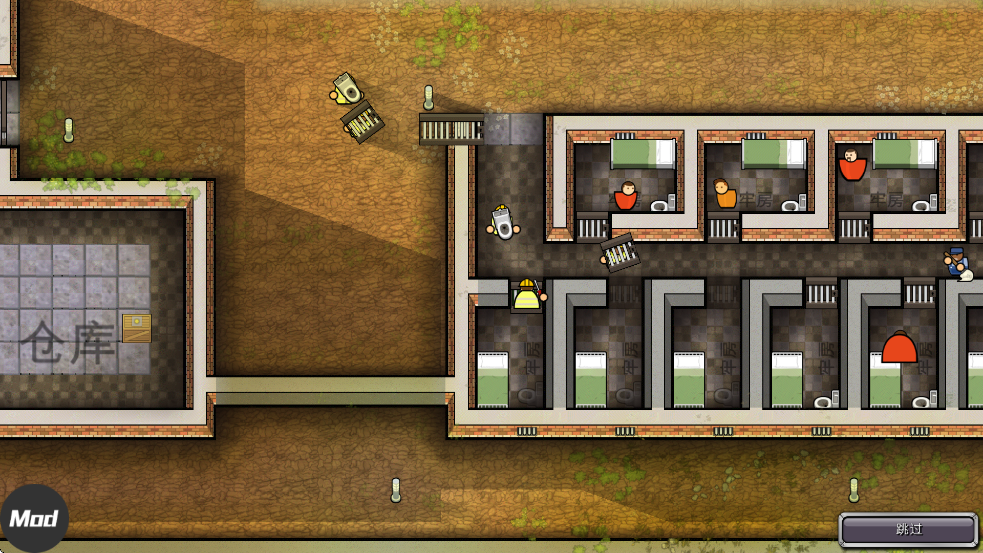Viewport: 983px width, 553px height.
Task: Open the round Mod overlay button
Action: [34, 519]
